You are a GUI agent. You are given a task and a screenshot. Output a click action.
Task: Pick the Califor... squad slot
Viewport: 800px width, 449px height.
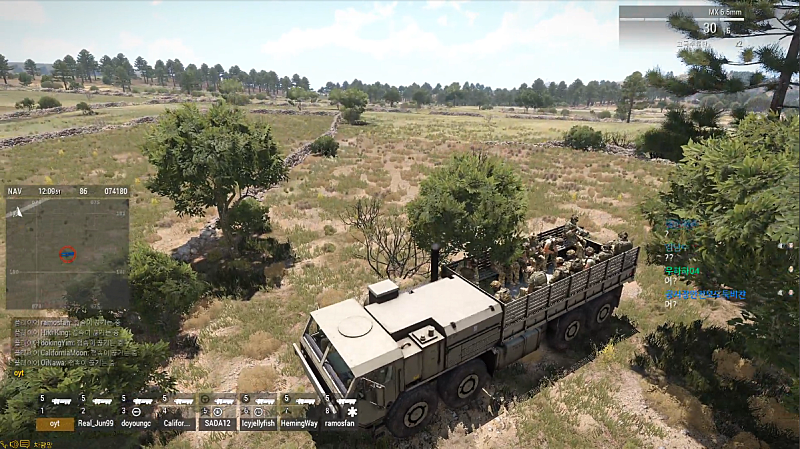(177, 423)
